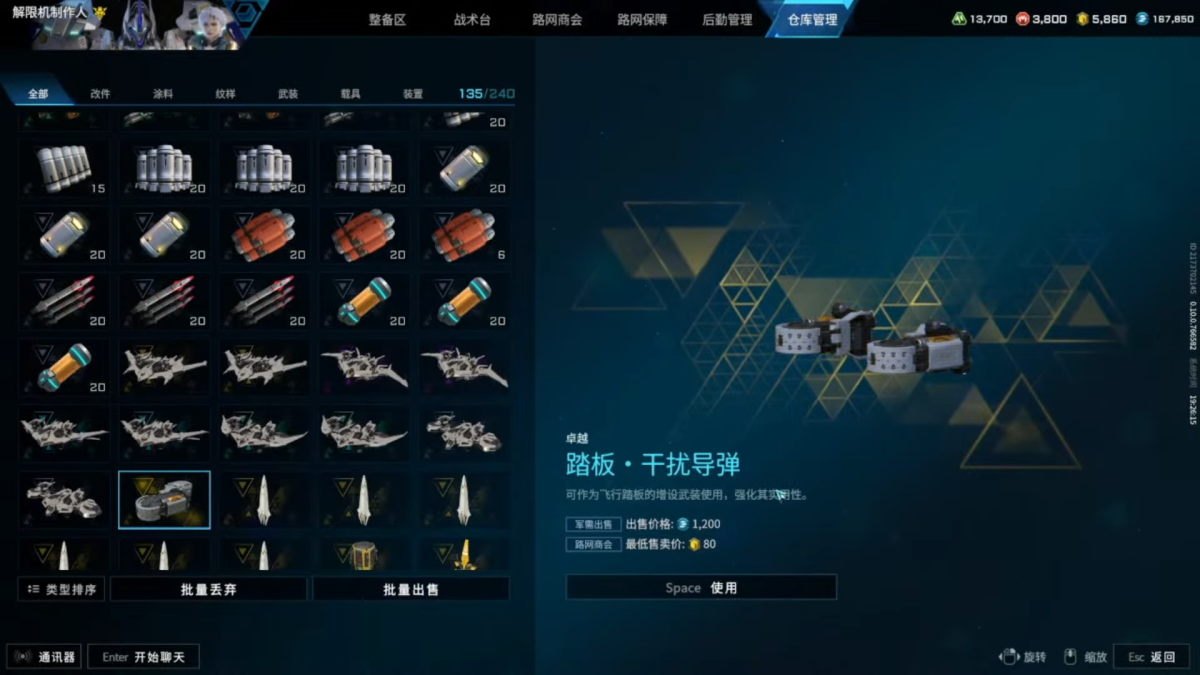Screen dimensions: 1200x675
Task: Open the 路网商会 tab
Action: (557, 20)
